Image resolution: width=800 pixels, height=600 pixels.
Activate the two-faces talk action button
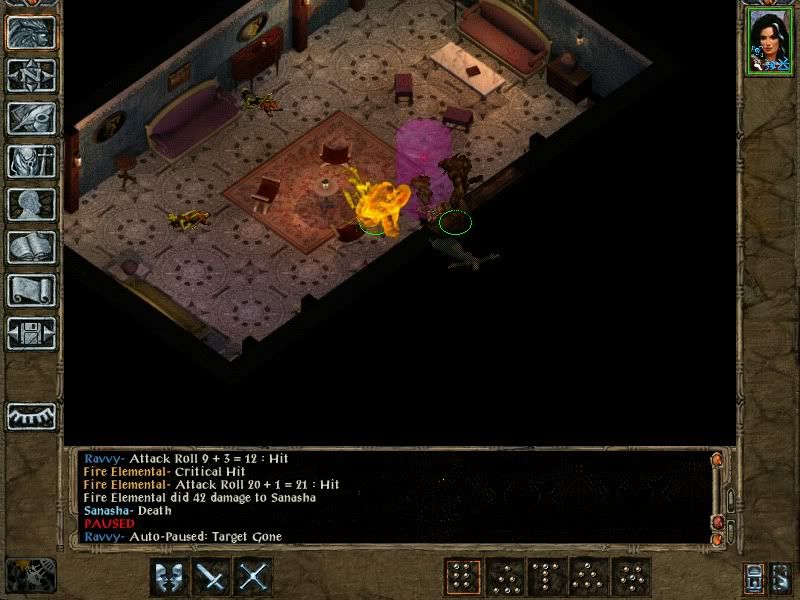[169, 577]
